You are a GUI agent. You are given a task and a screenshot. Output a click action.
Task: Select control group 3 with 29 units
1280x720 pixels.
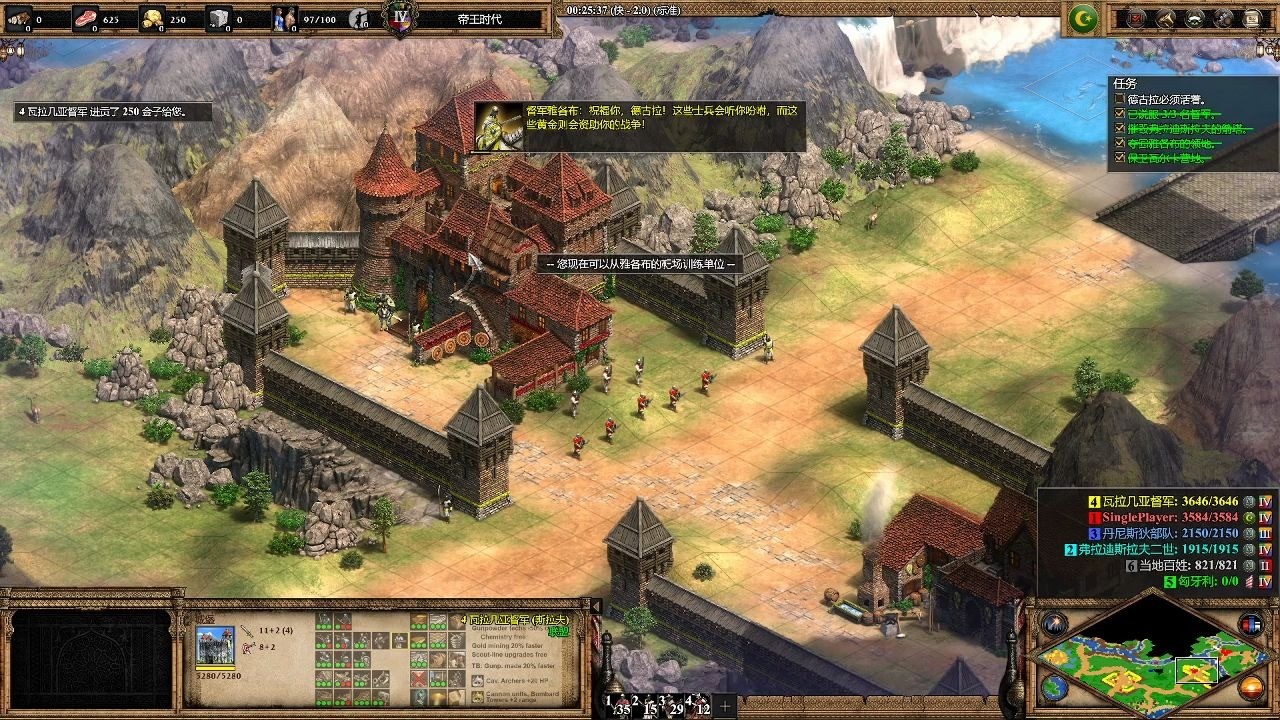(669, 705)
